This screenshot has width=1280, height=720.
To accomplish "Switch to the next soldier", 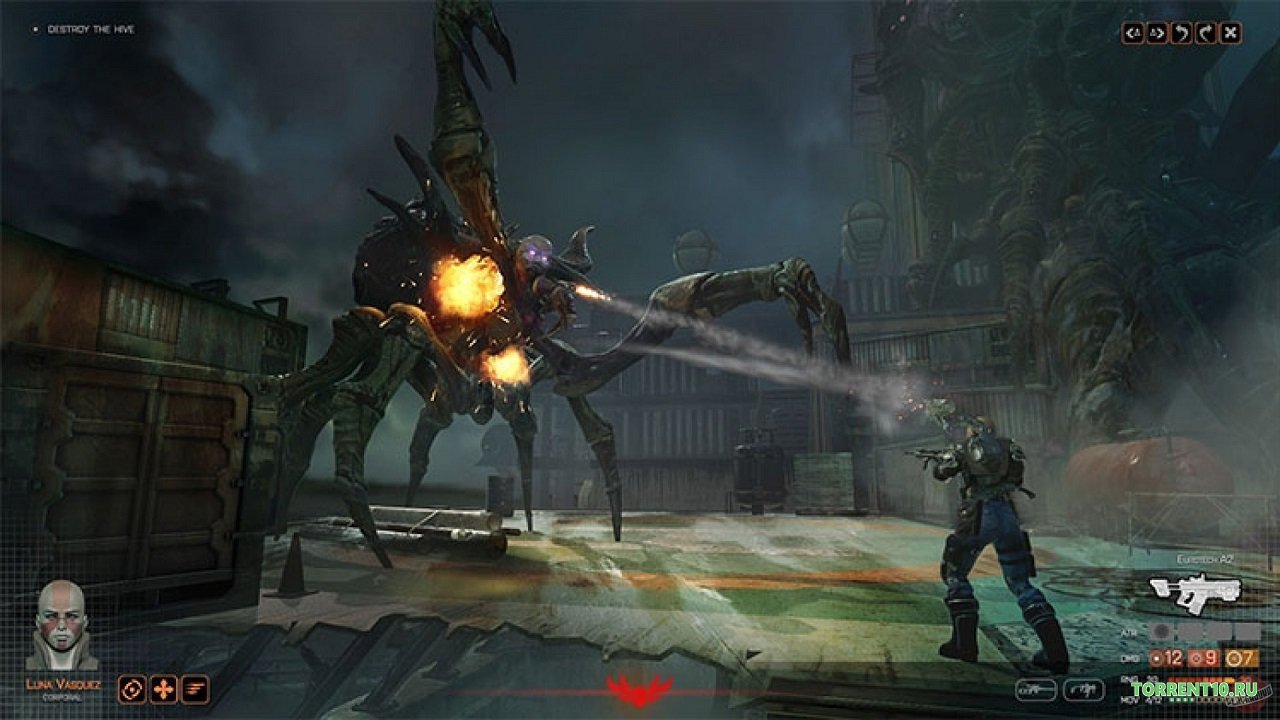I will coord(1158,32).
